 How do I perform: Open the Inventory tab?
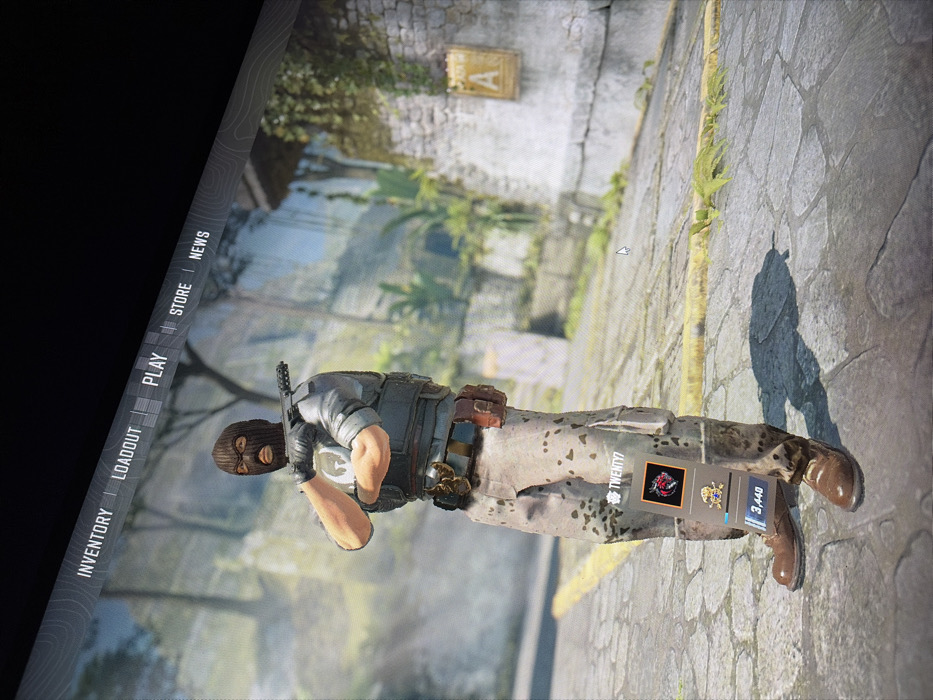[95, 542]
